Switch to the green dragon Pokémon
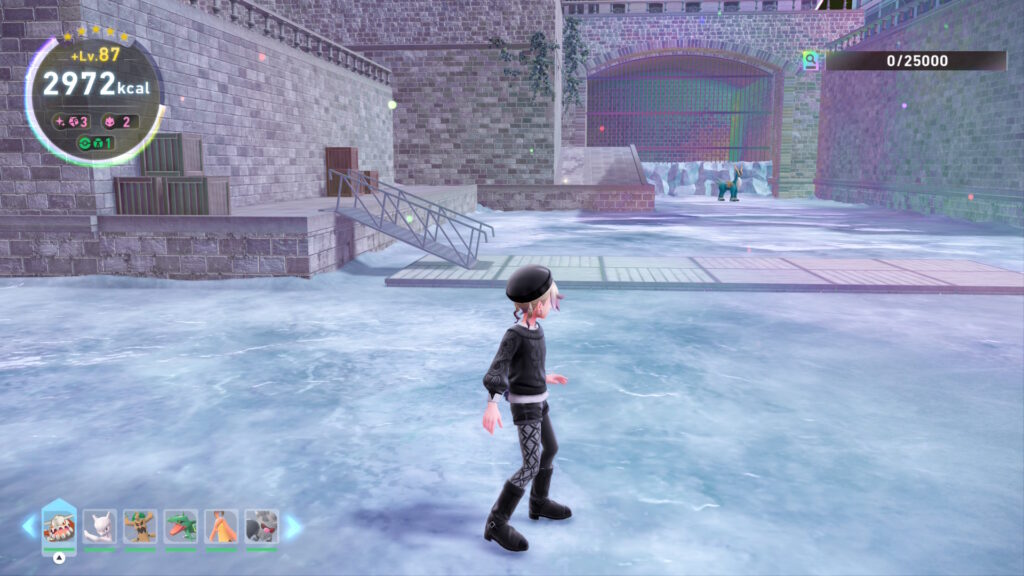1024x576 pixels. 181,526
